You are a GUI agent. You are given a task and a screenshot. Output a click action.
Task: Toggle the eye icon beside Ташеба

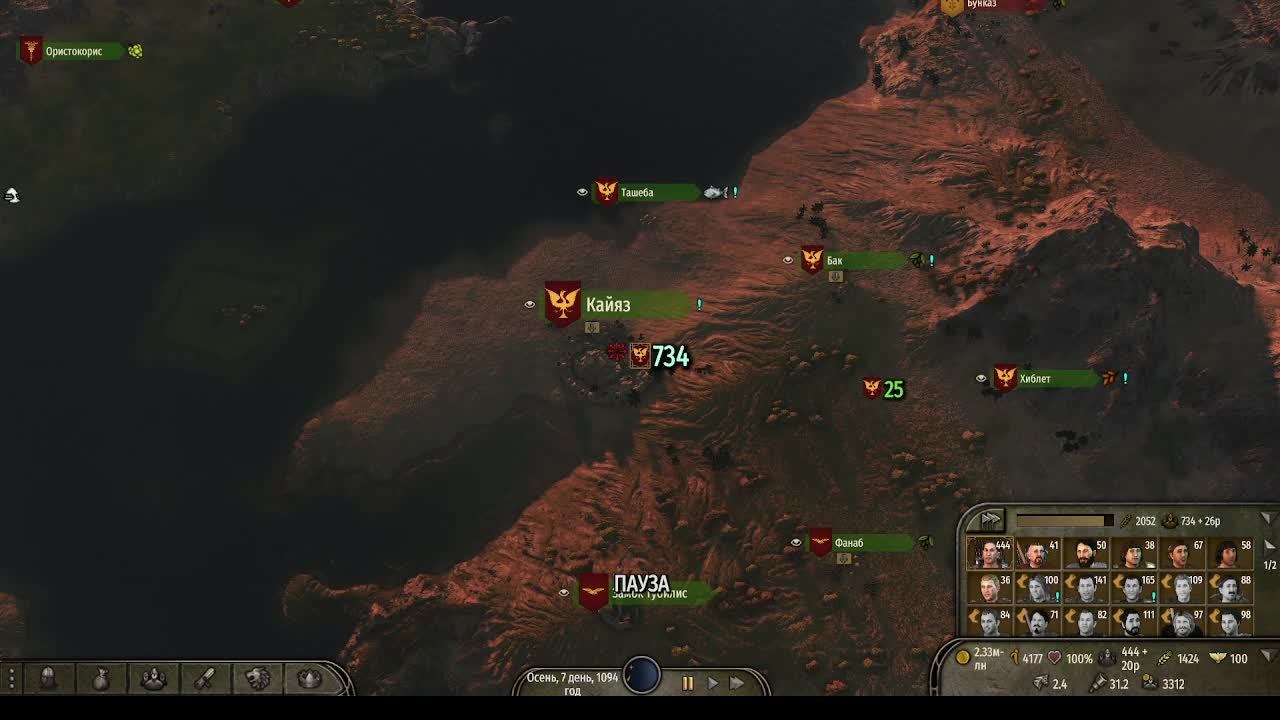coord(583,191)
